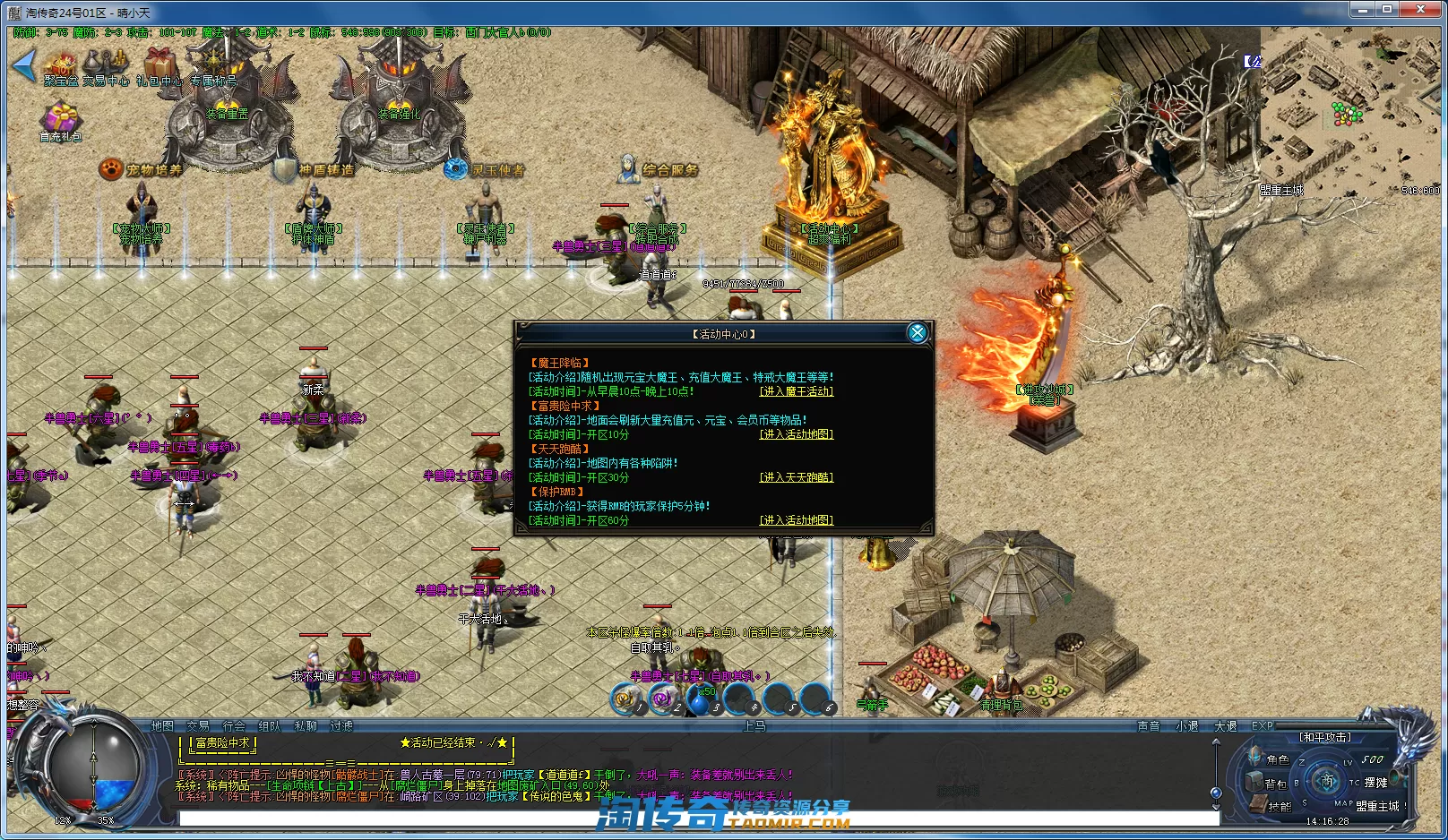
Task: Enter the 天天跑酷 event via its link
Action: (796, 477)
